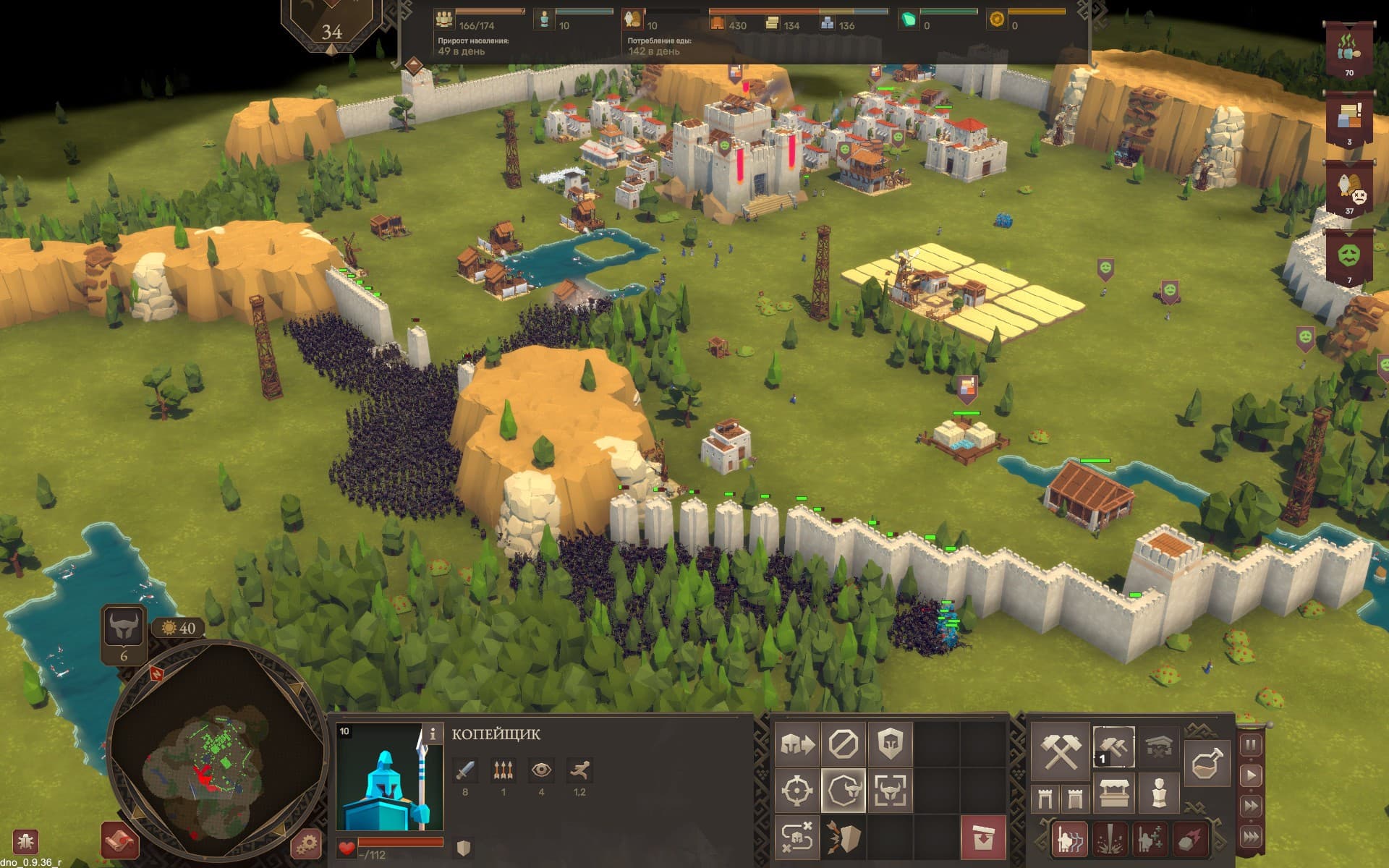Image resolution: width=1389 pixels, height=868 pixels.
Task: Activate the falling meteor rock ability
Action: (1191, 838)
